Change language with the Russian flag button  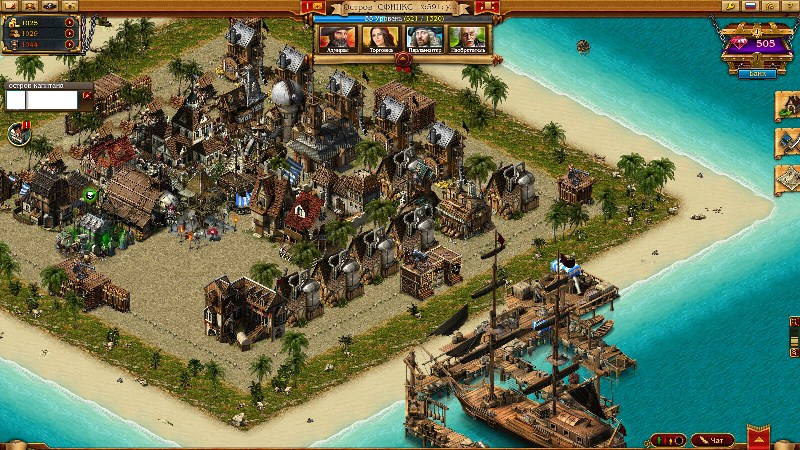tap(749, 5)
